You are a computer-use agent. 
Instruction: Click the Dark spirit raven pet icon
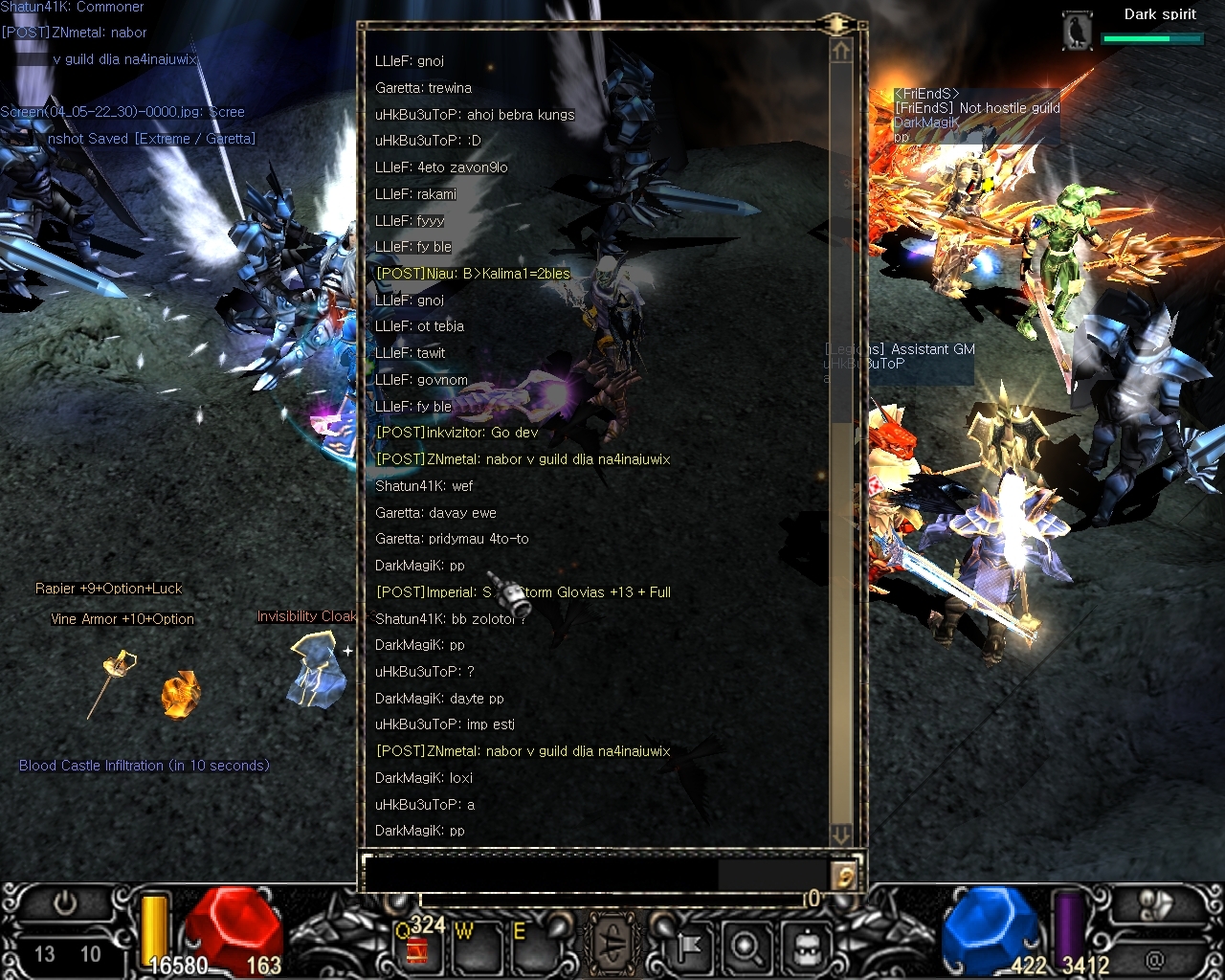[x=1077, y=32]
